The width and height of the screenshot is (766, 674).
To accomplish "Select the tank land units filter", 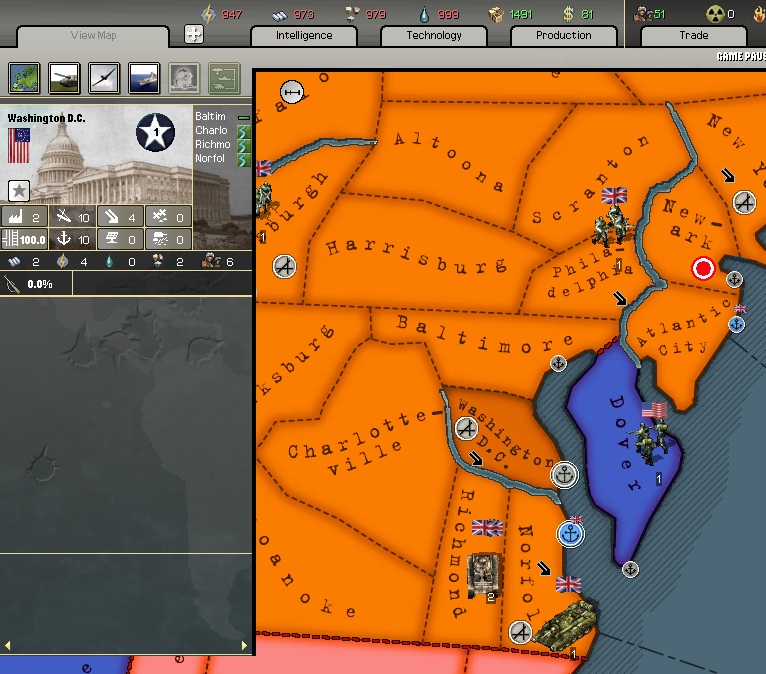I will click(x=63, y=78).
